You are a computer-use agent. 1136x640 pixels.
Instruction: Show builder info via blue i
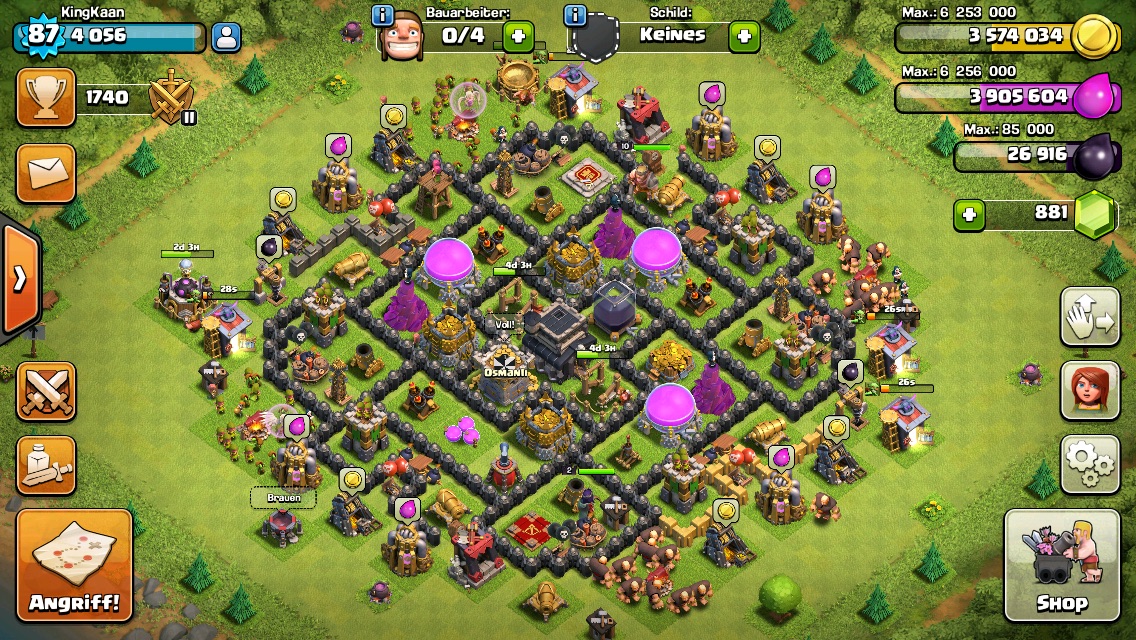[x=382, y=15]
